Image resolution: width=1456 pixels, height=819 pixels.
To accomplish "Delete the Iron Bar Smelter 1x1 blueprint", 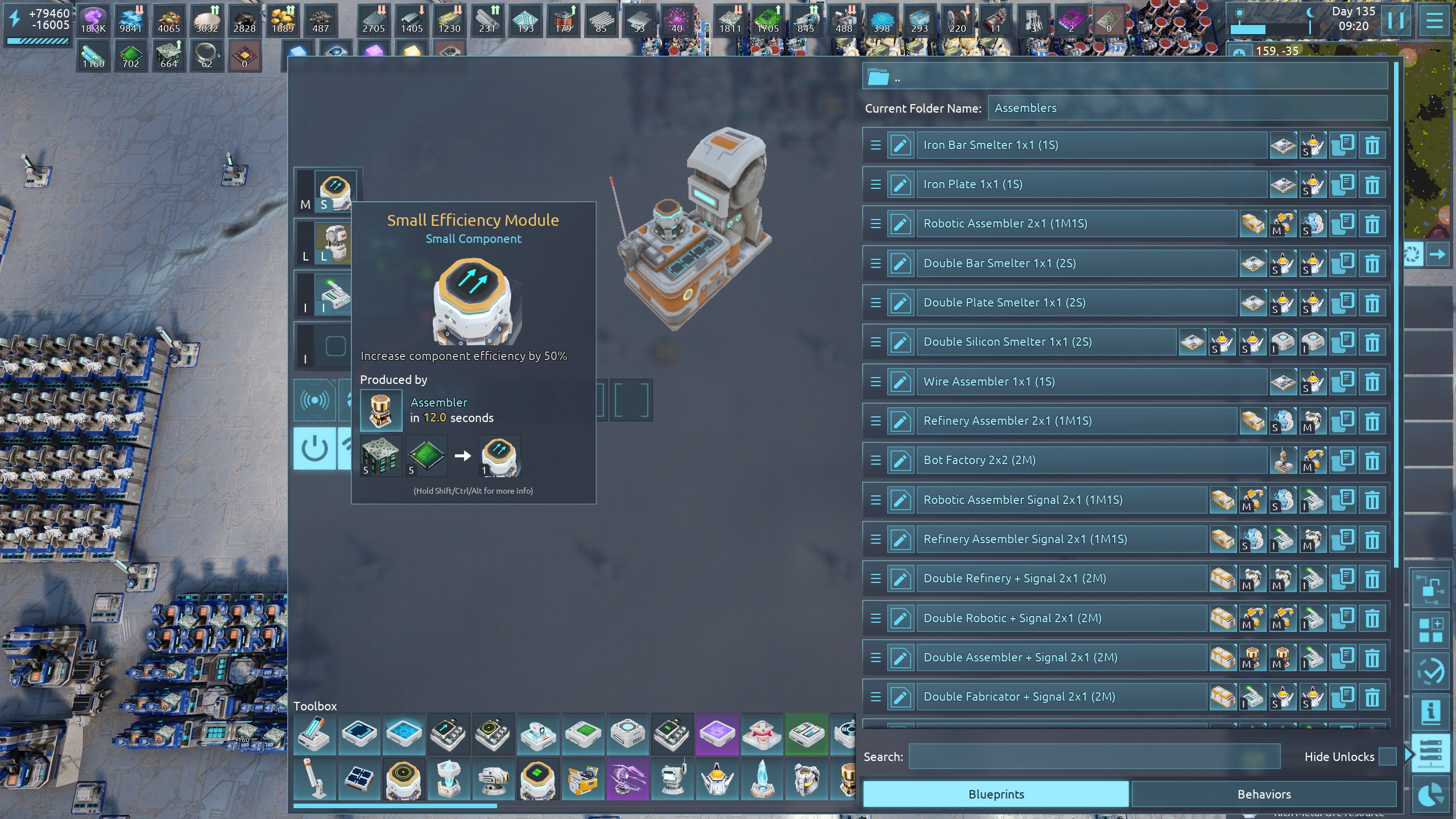I will [1372, 146].
